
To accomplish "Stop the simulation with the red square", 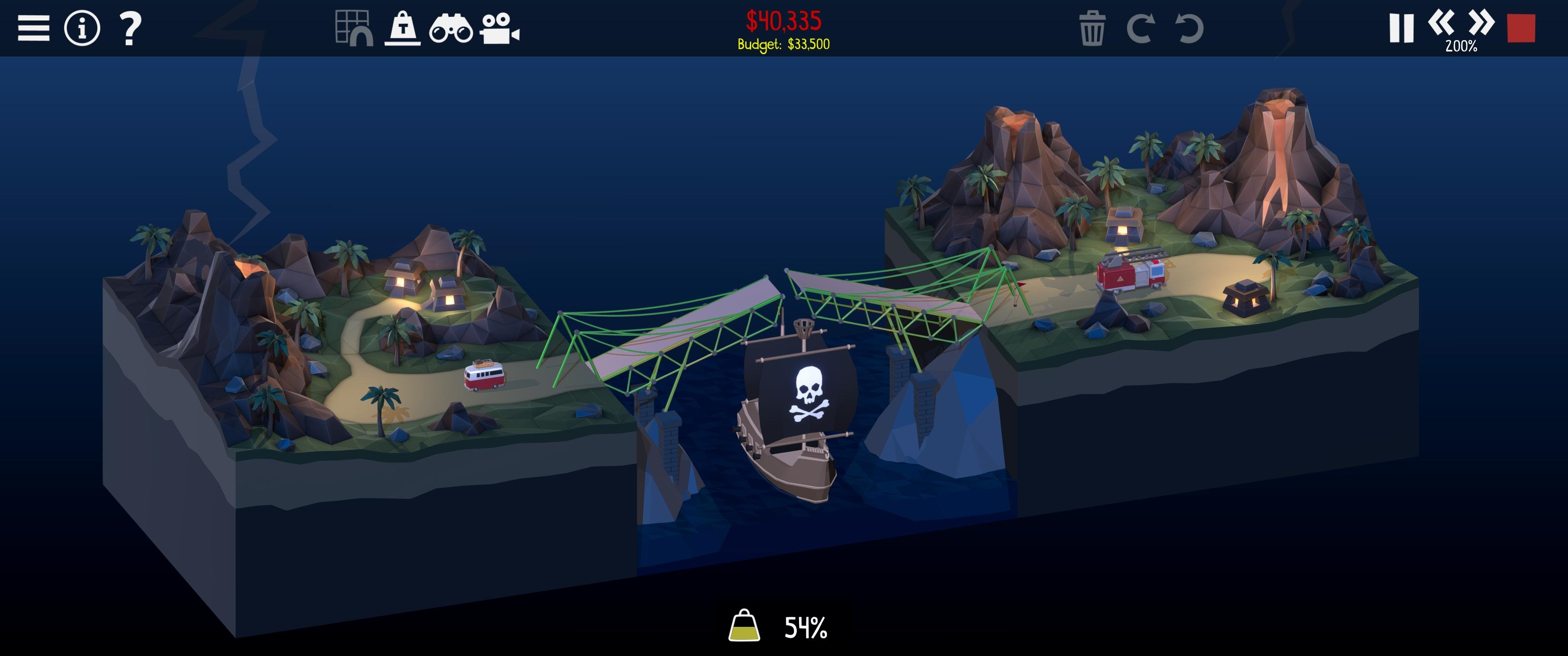I will [x=1521, y=28].
